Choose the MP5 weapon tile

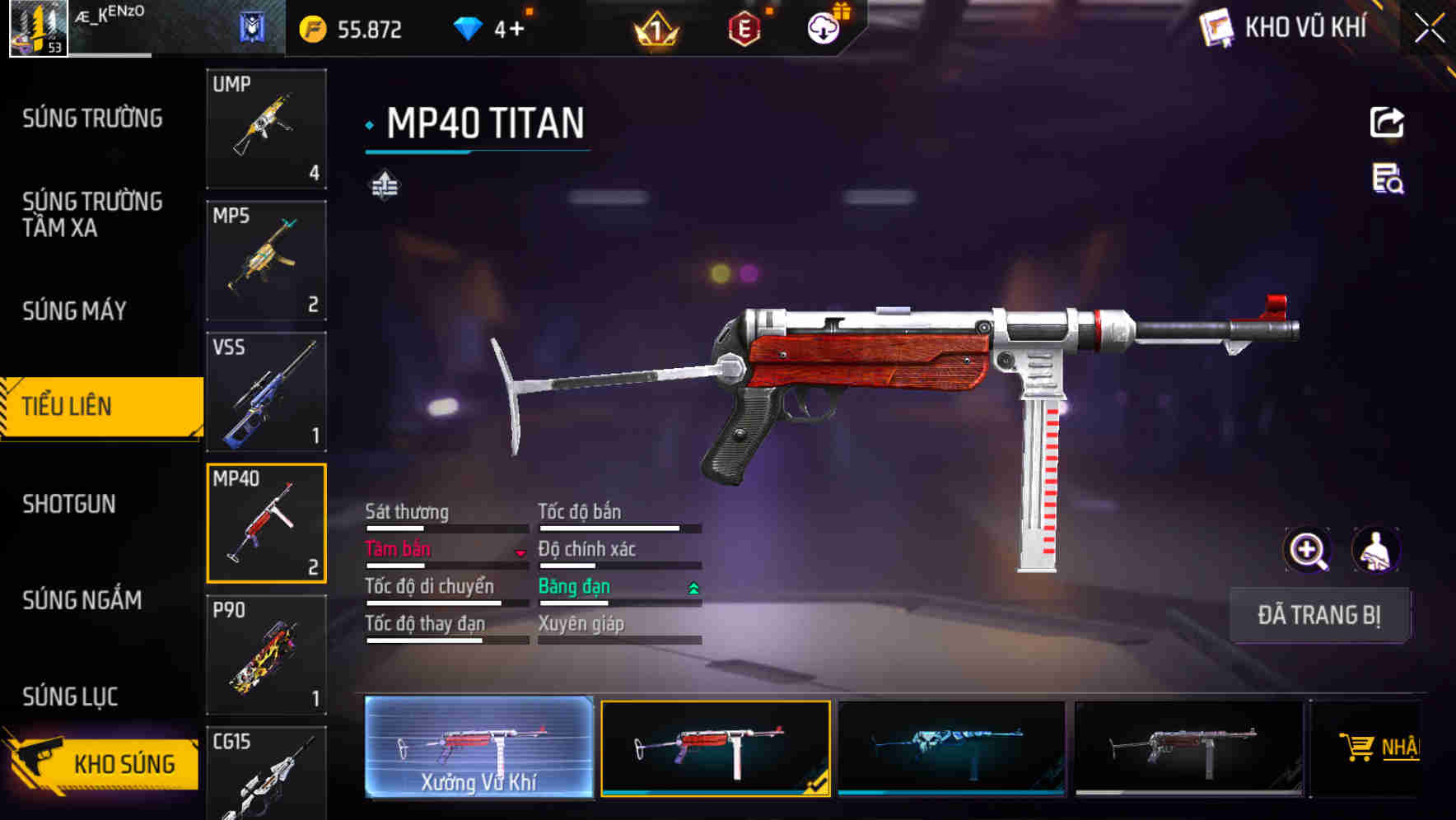pyautogui.click(x=266, y=260)
